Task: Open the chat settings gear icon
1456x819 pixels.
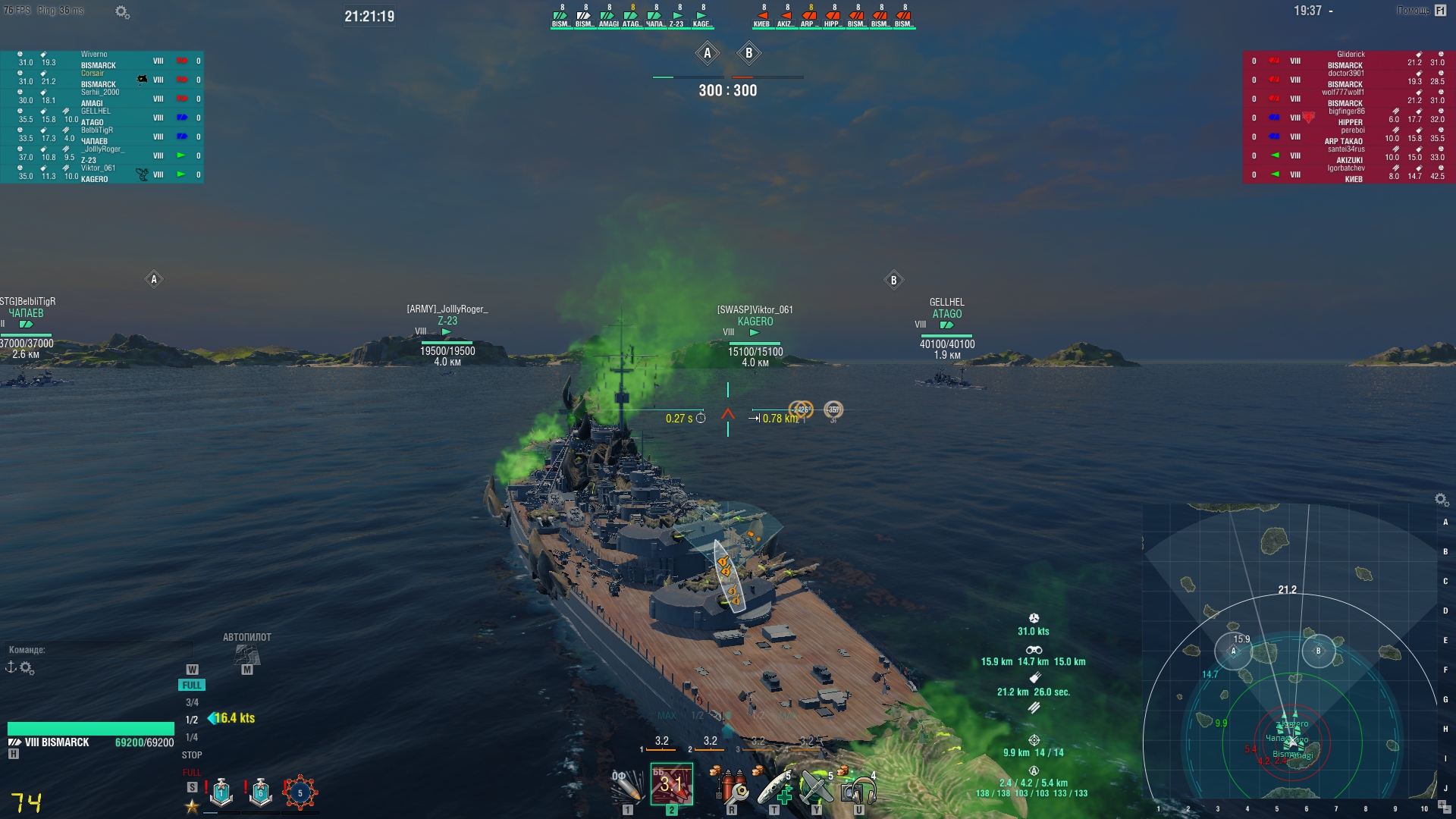Action: pos(27,668)
